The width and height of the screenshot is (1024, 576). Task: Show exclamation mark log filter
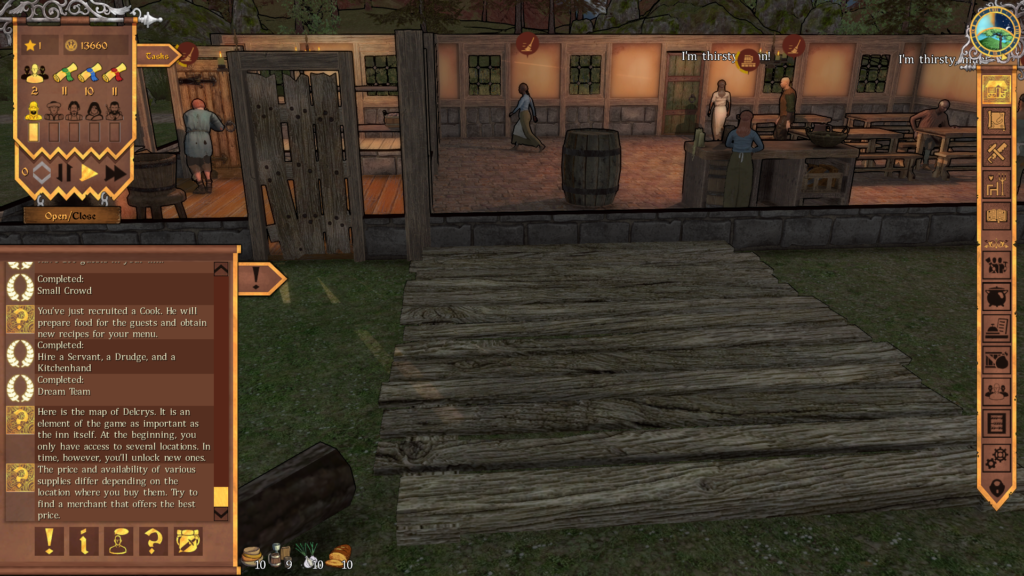point(49,541)
